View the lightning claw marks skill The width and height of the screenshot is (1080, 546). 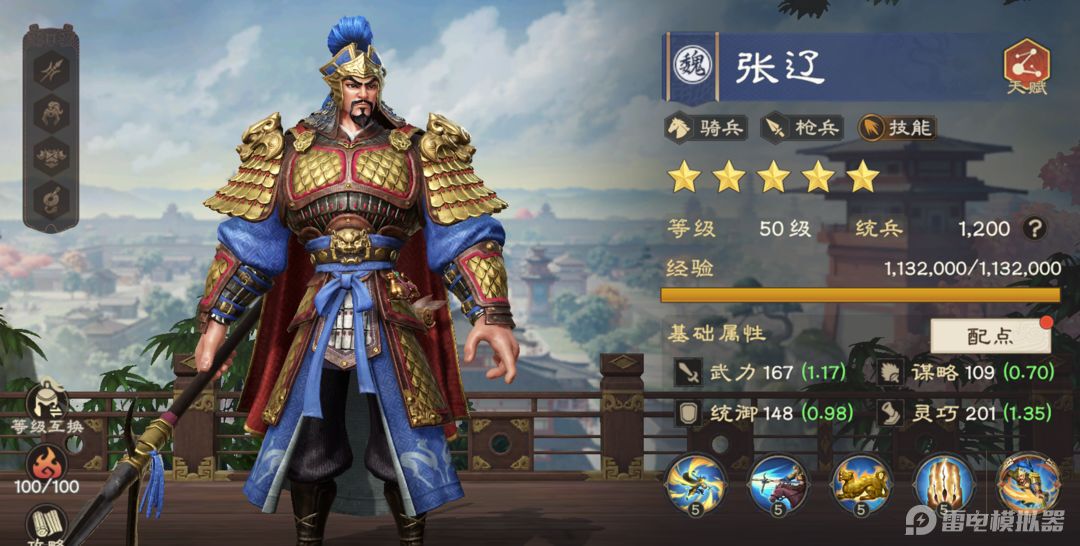(x=944, y=484)
